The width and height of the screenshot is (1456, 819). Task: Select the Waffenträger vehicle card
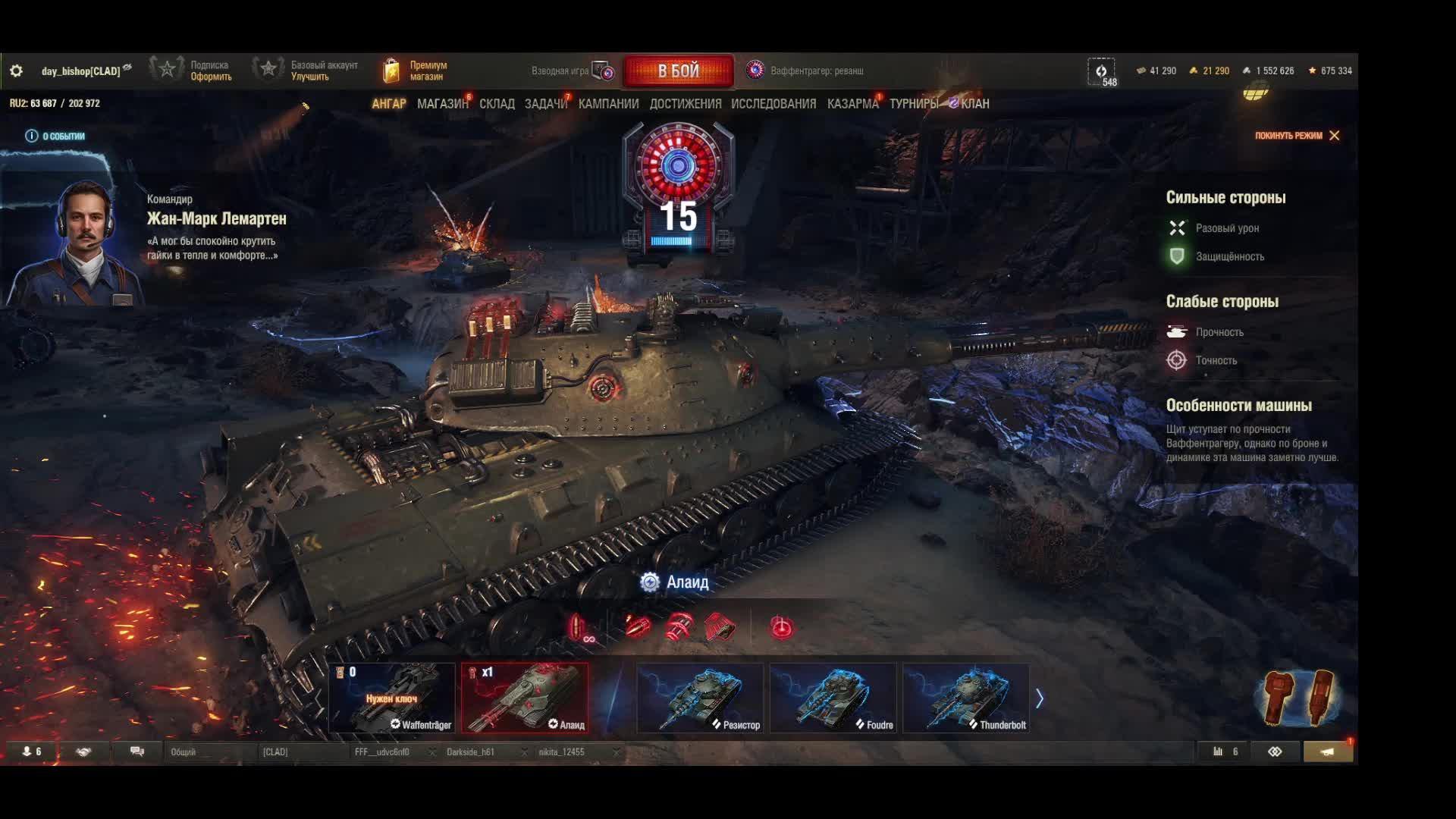pos(392,698)
